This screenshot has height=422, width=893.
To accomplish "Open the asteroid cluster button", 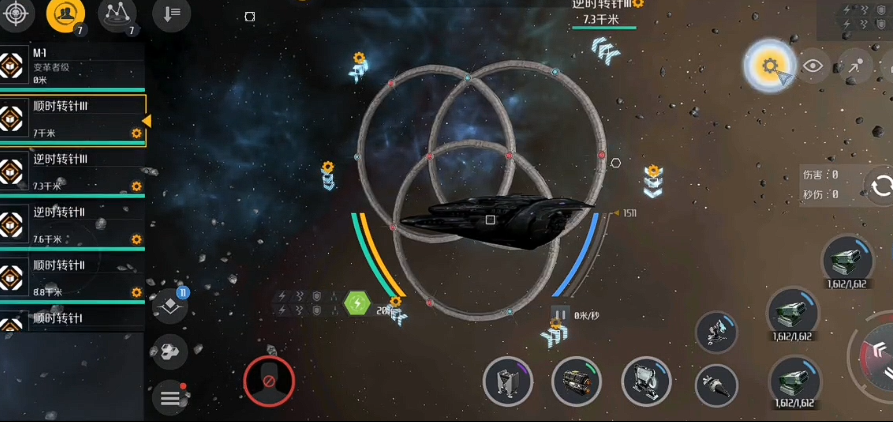I will [170, 352].
